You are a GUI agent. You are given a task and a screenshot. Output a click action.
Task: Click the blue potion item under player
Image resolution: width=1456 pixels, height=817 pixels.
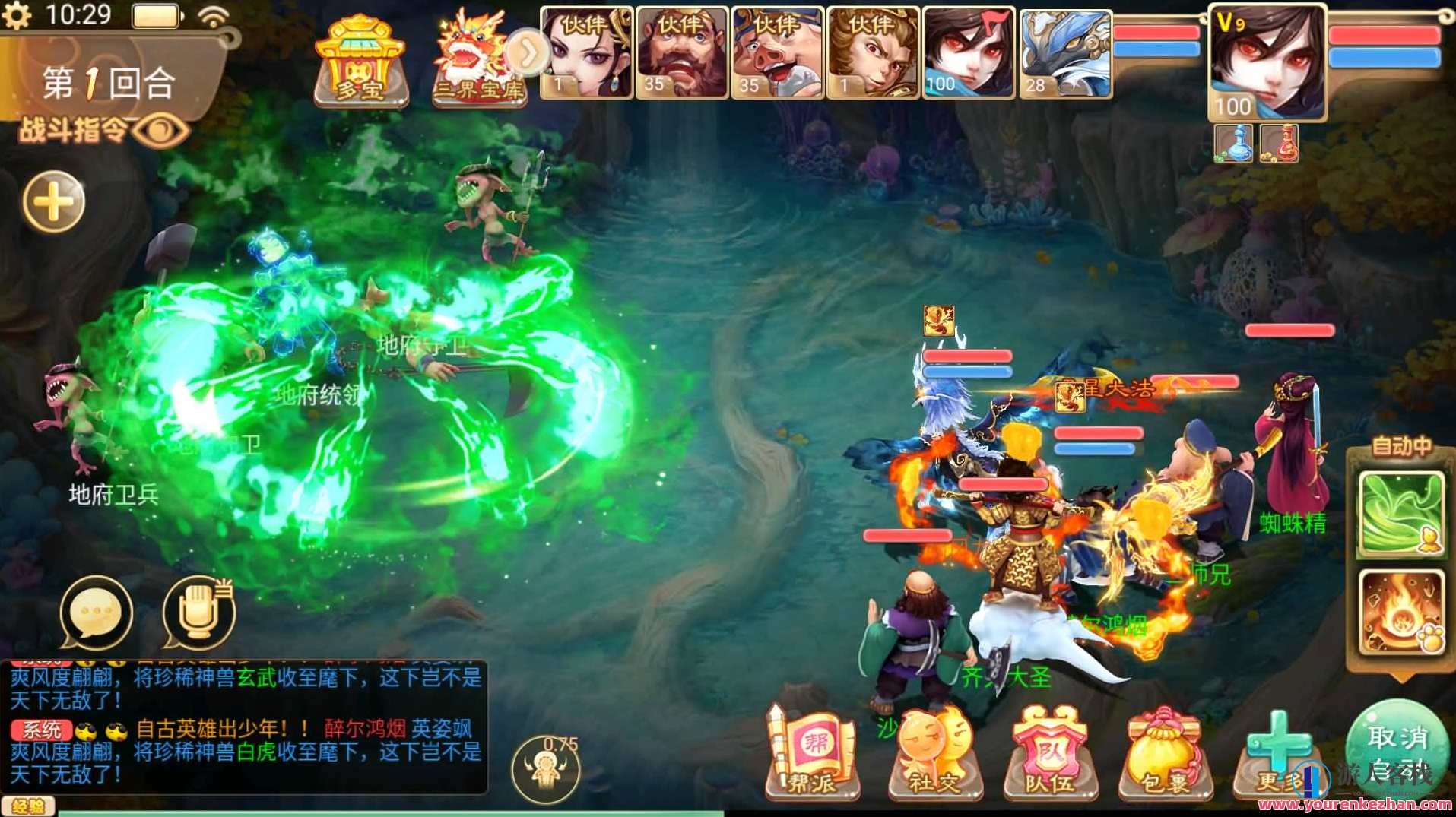1232,143
